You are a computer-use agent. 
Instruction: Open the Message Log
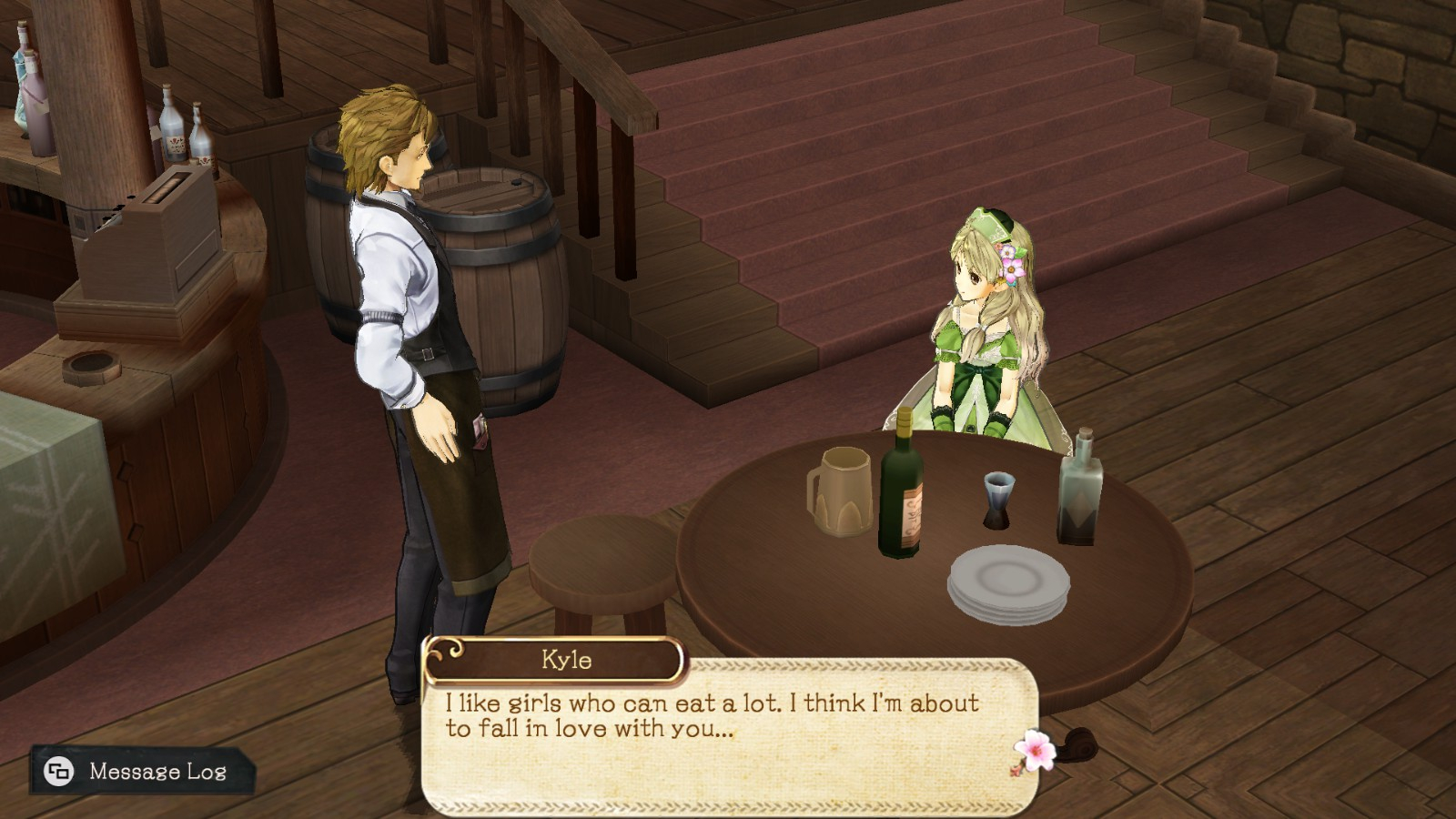(142, 772)
